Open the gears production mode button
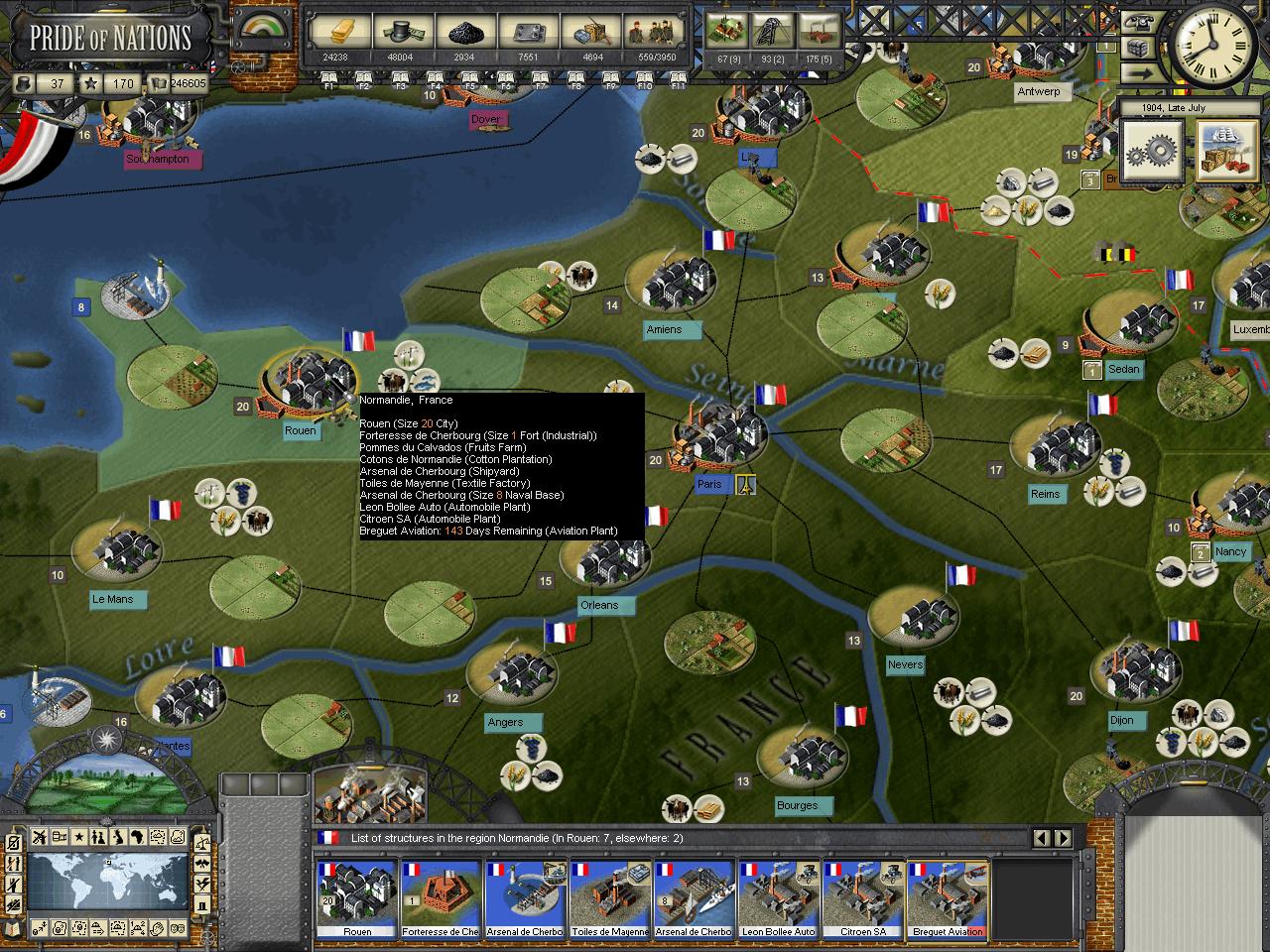The image size is (1270, 952). click(1152, 152)
